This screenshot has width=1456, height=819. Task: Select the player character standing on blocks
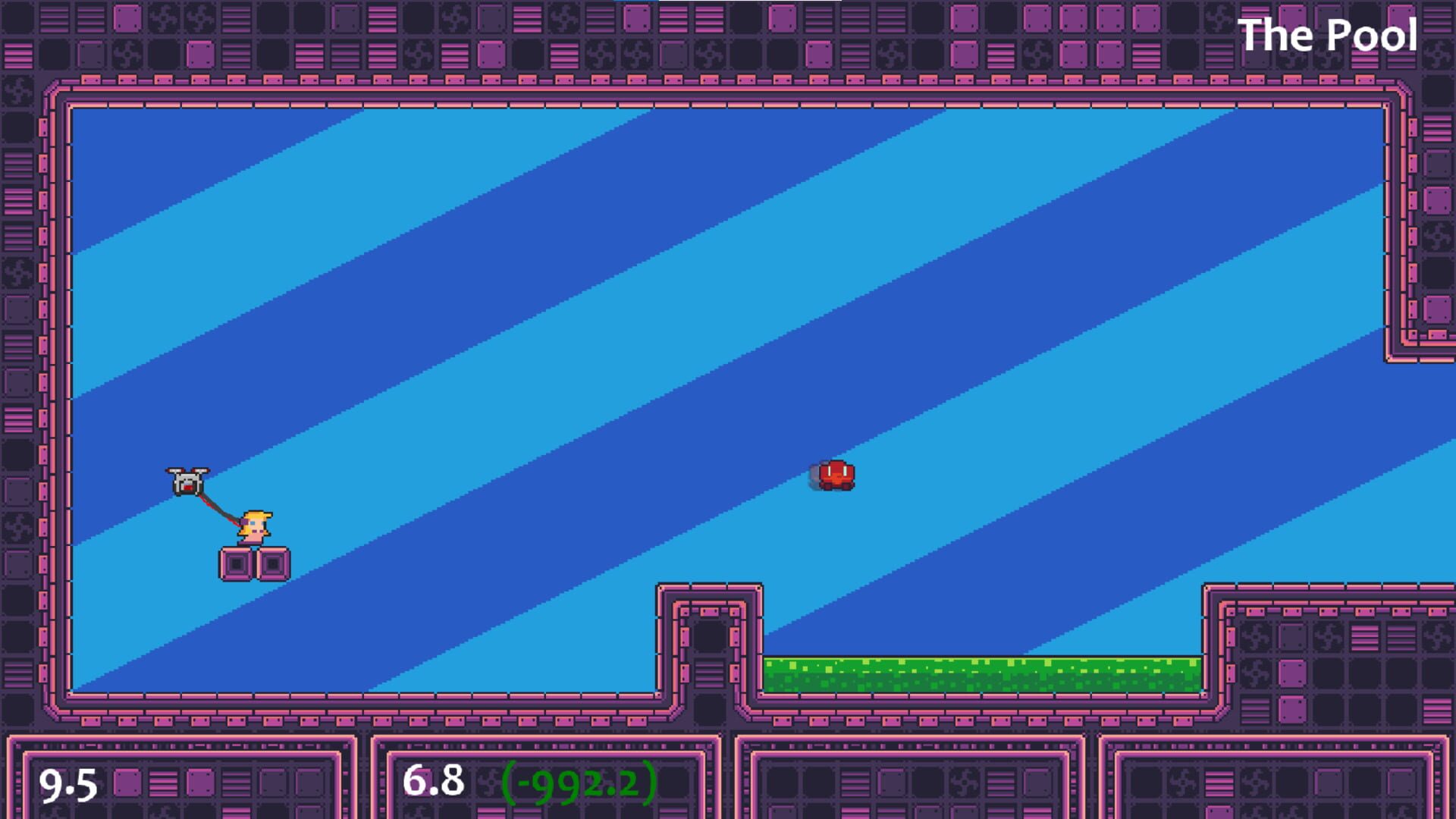pyautogui.click(x=256, y=525)
